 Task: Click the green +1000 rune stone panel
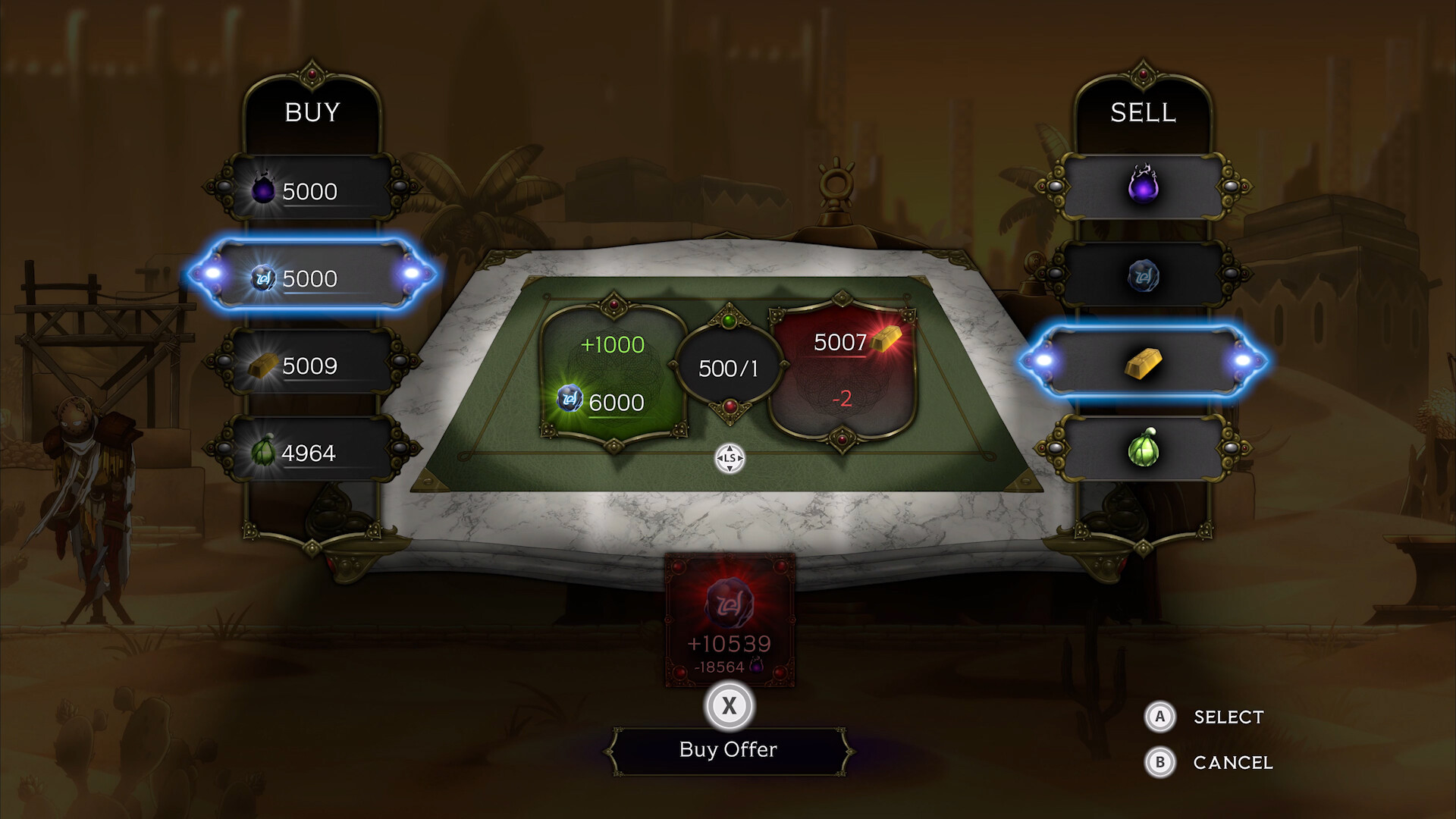pos(613,372)
